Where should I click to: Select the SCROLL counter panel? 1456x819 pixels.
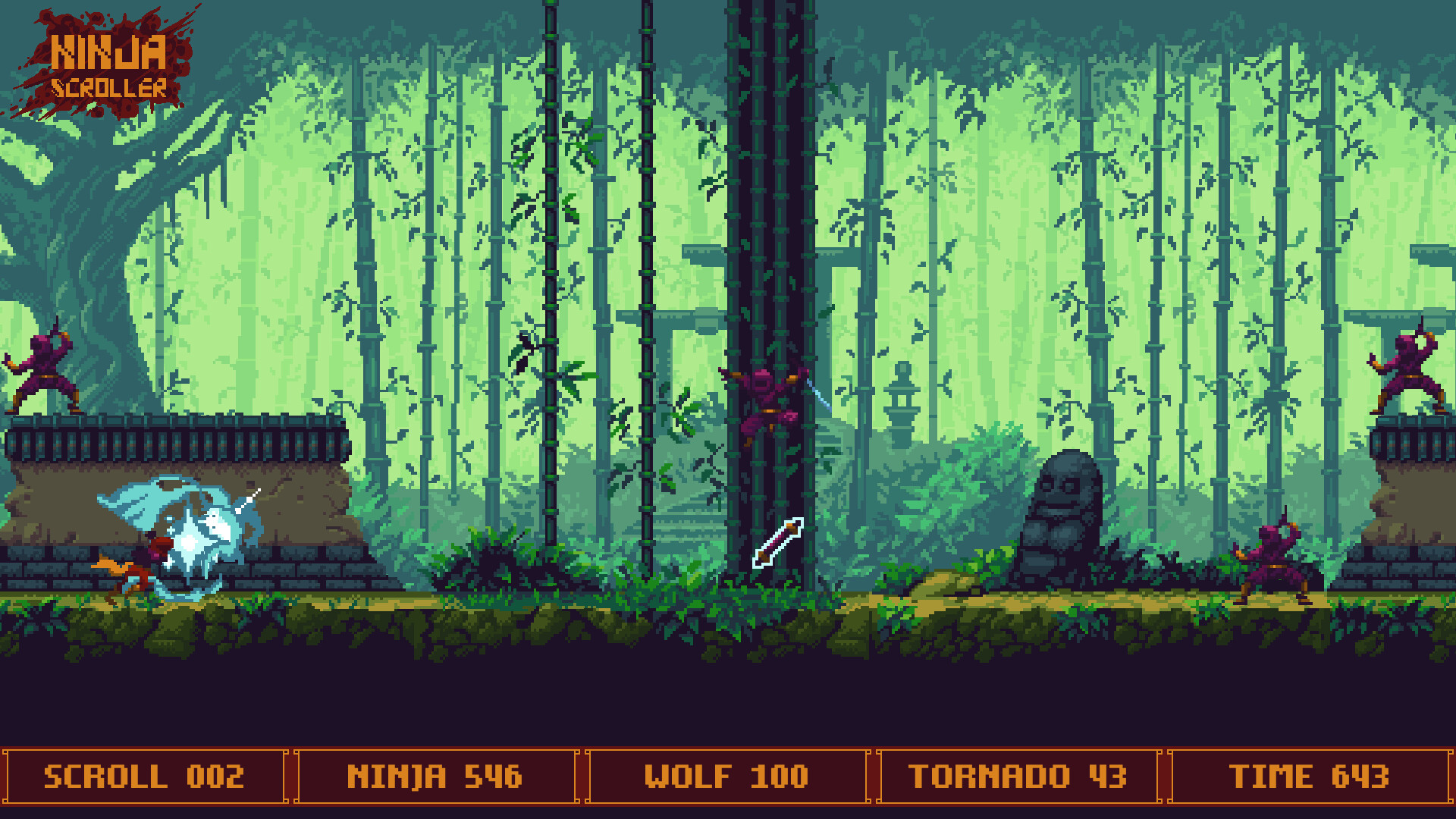pos(144,775)
